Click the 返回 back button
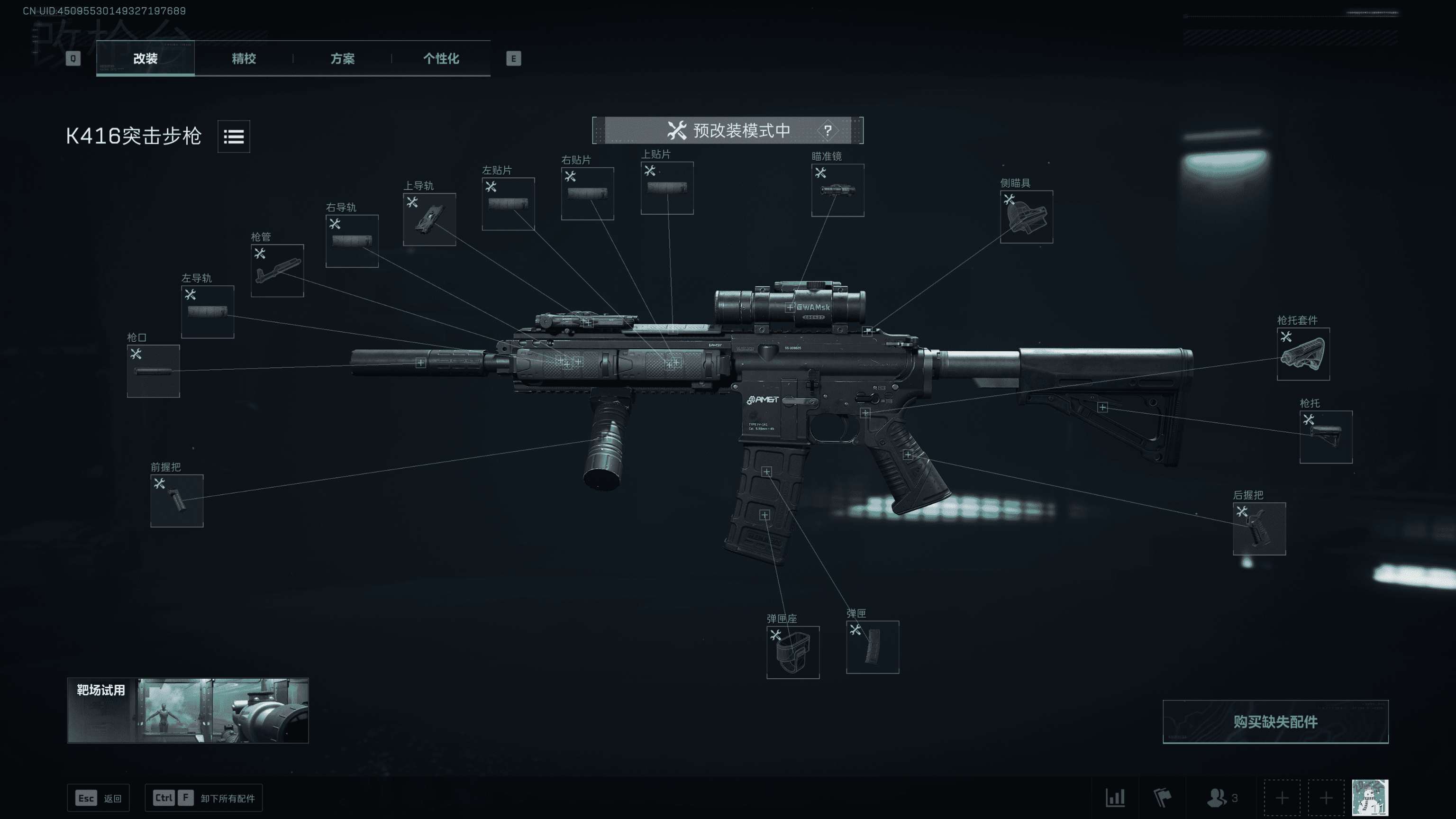The height and width of the screenshot is (819, 1456). point(99,798)
